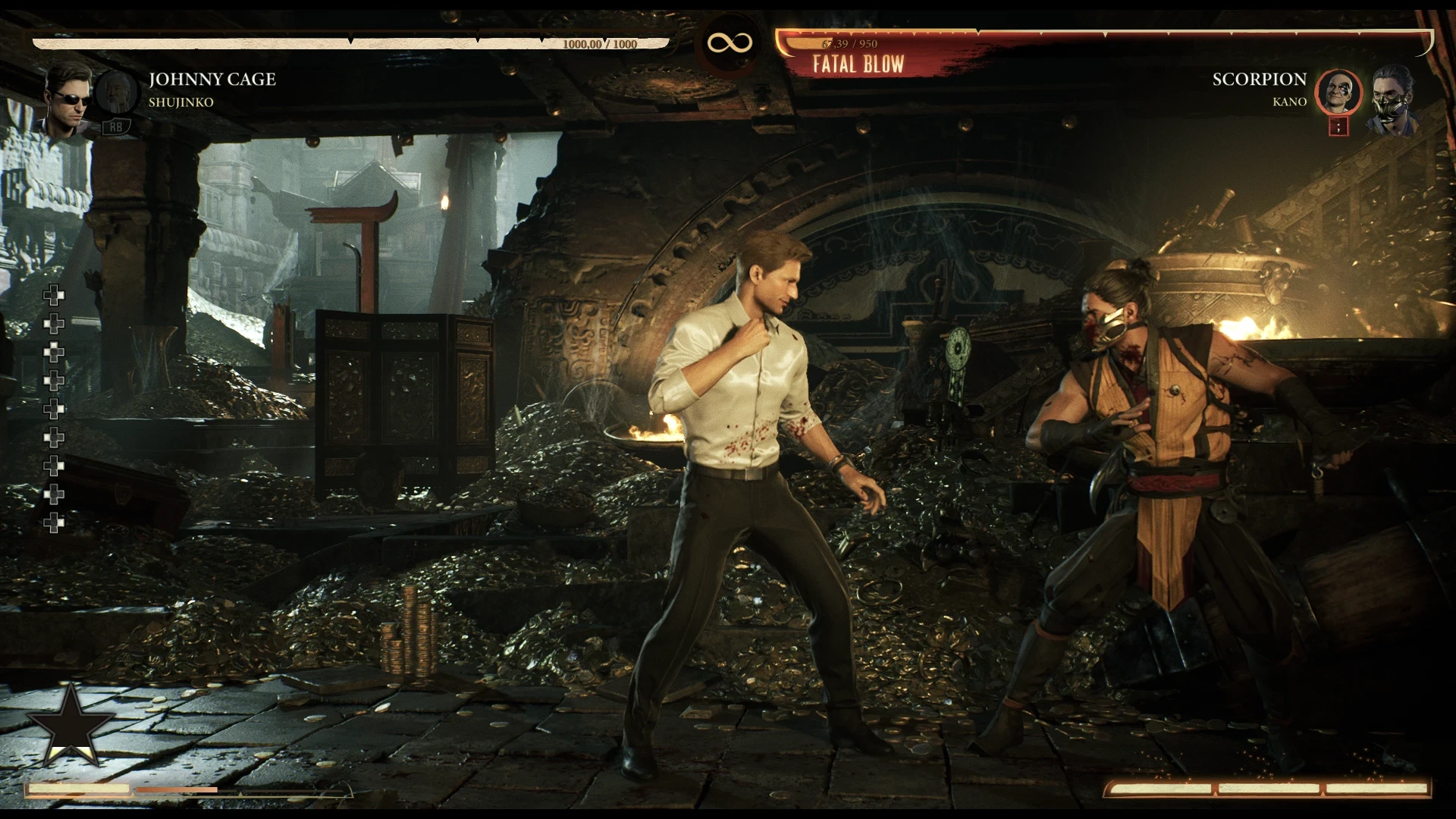This screenshot has height=819, width=1456.
Task: Click the Shujinko Kameo partner icon
Action: click(x=115, y=91)
